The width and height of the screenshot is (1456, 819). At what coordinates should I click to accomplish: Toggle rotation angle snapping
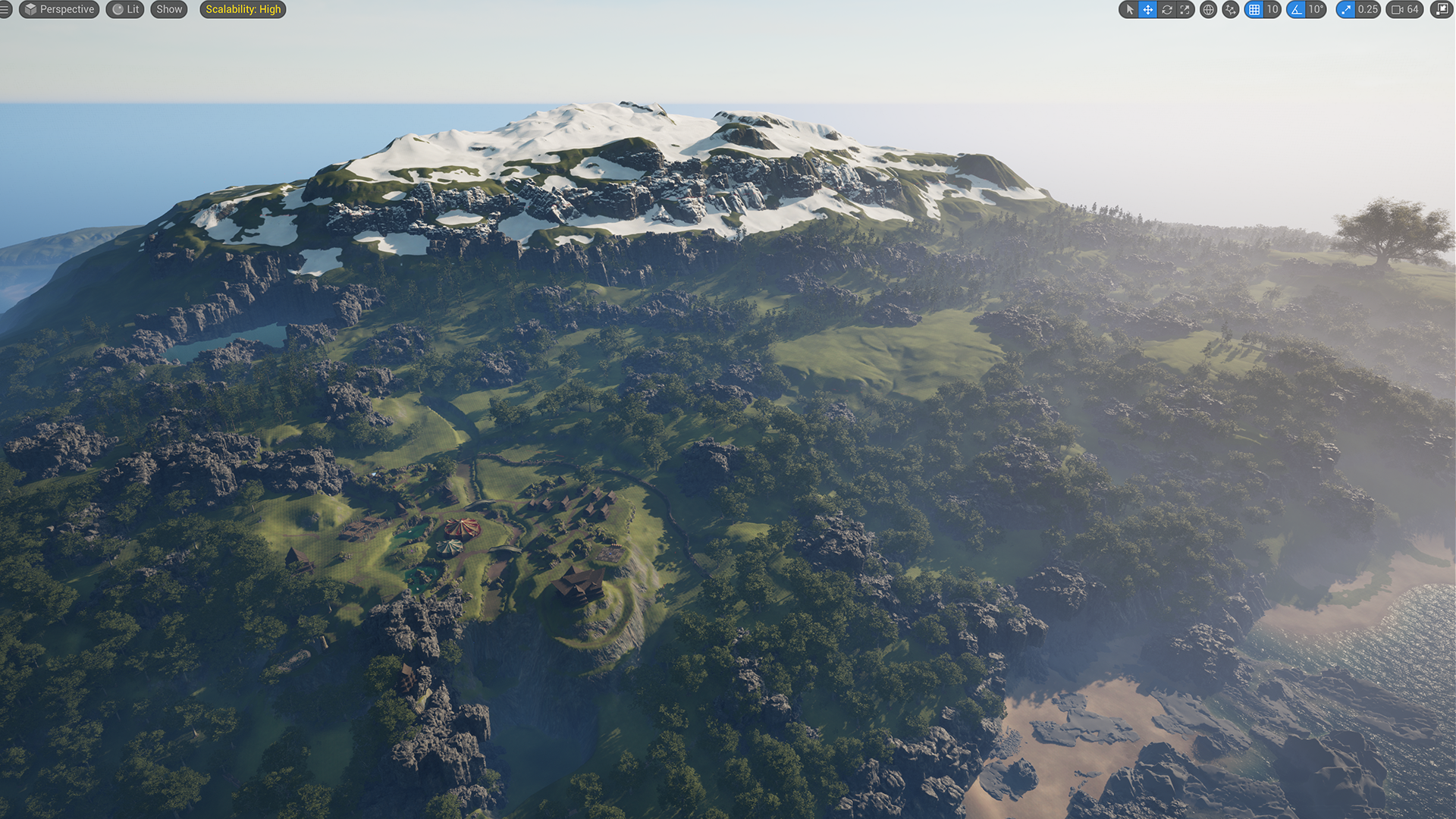(1296, 10)
